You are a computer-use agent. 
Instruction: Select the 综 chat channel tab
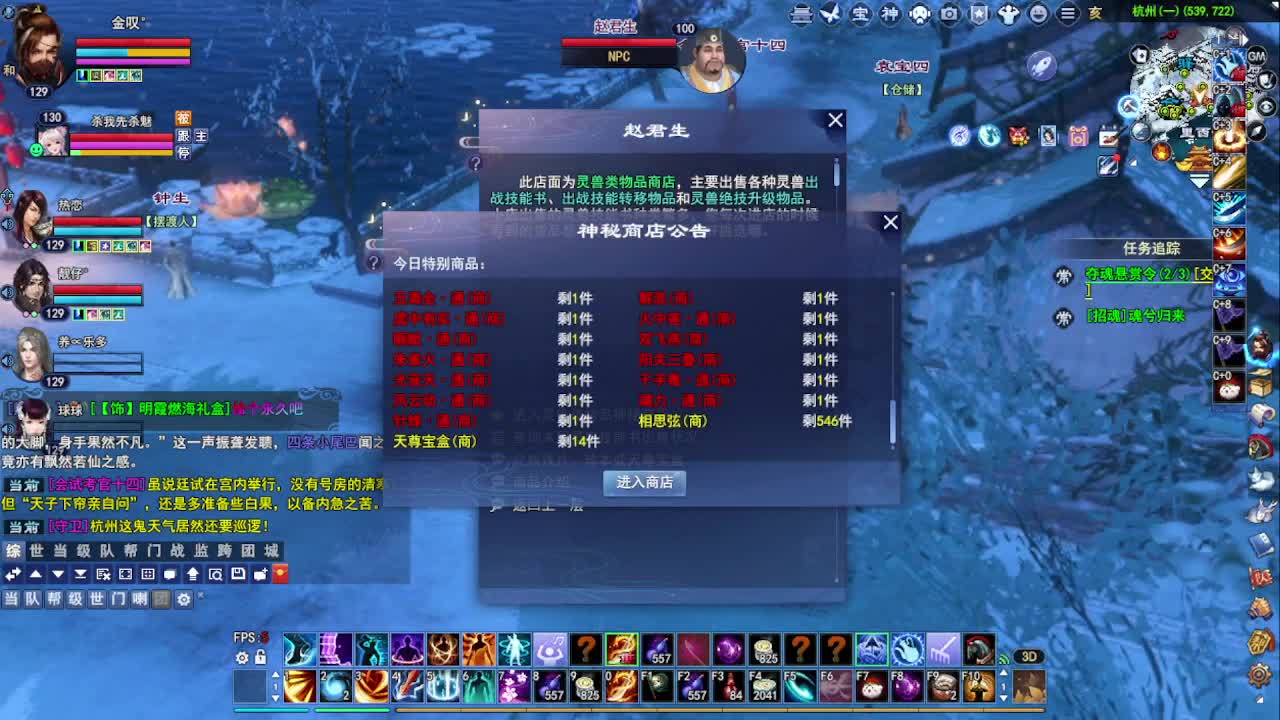coord(13,550)
